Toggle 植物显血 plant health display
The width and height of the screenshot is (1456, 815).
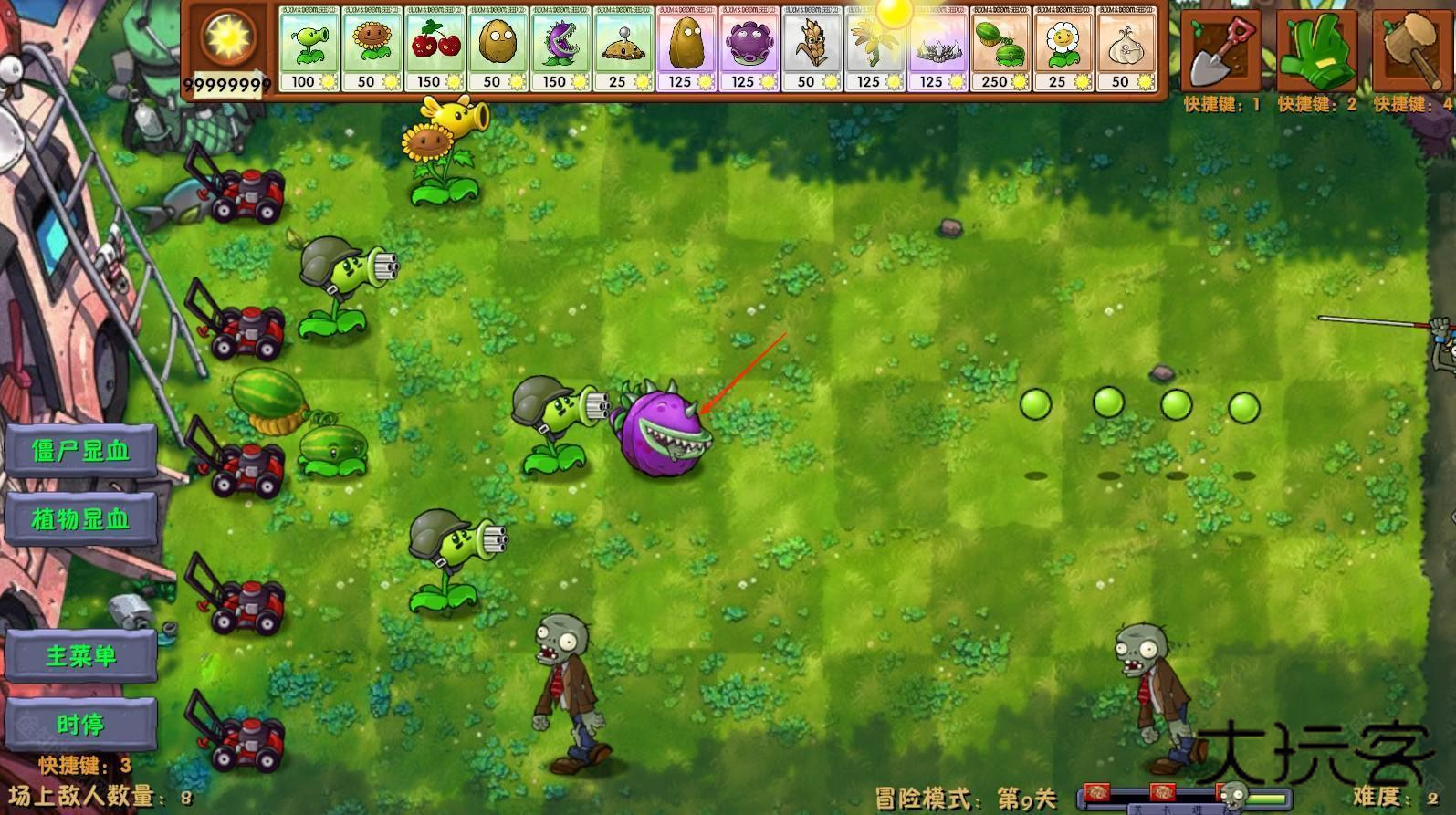[80, 519]
